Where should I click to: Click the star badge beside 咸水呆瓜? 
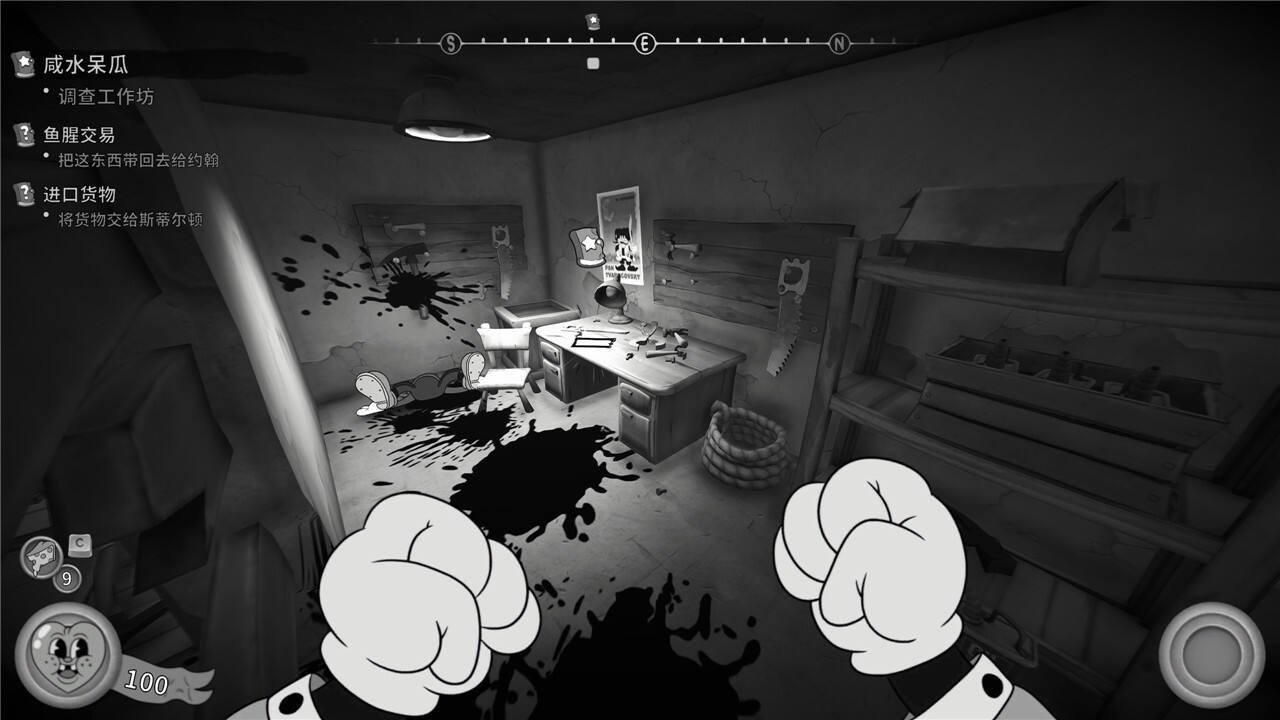[23, 64]
